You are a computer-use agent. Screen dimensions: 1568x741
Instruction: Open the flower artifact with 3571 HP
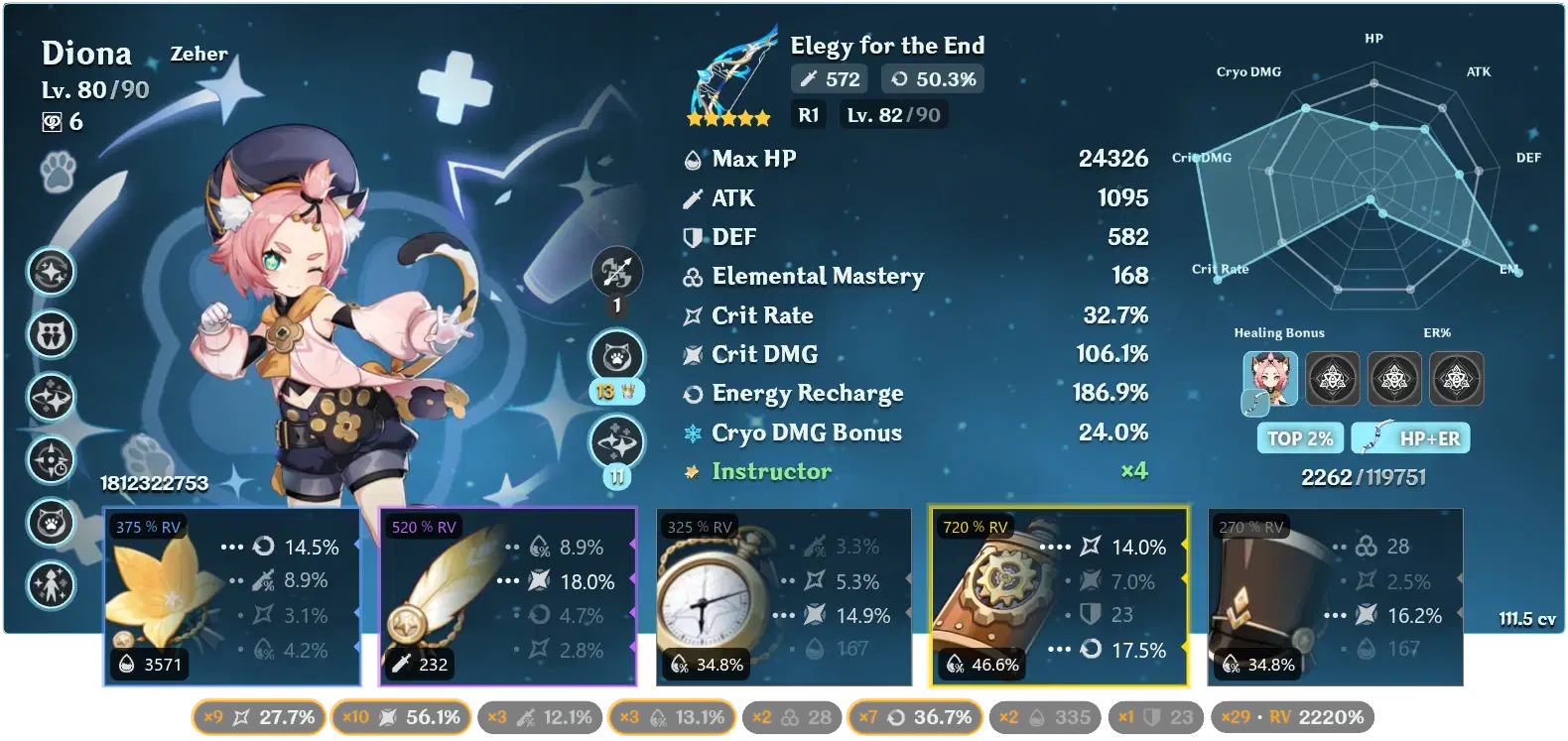[230, 595]
